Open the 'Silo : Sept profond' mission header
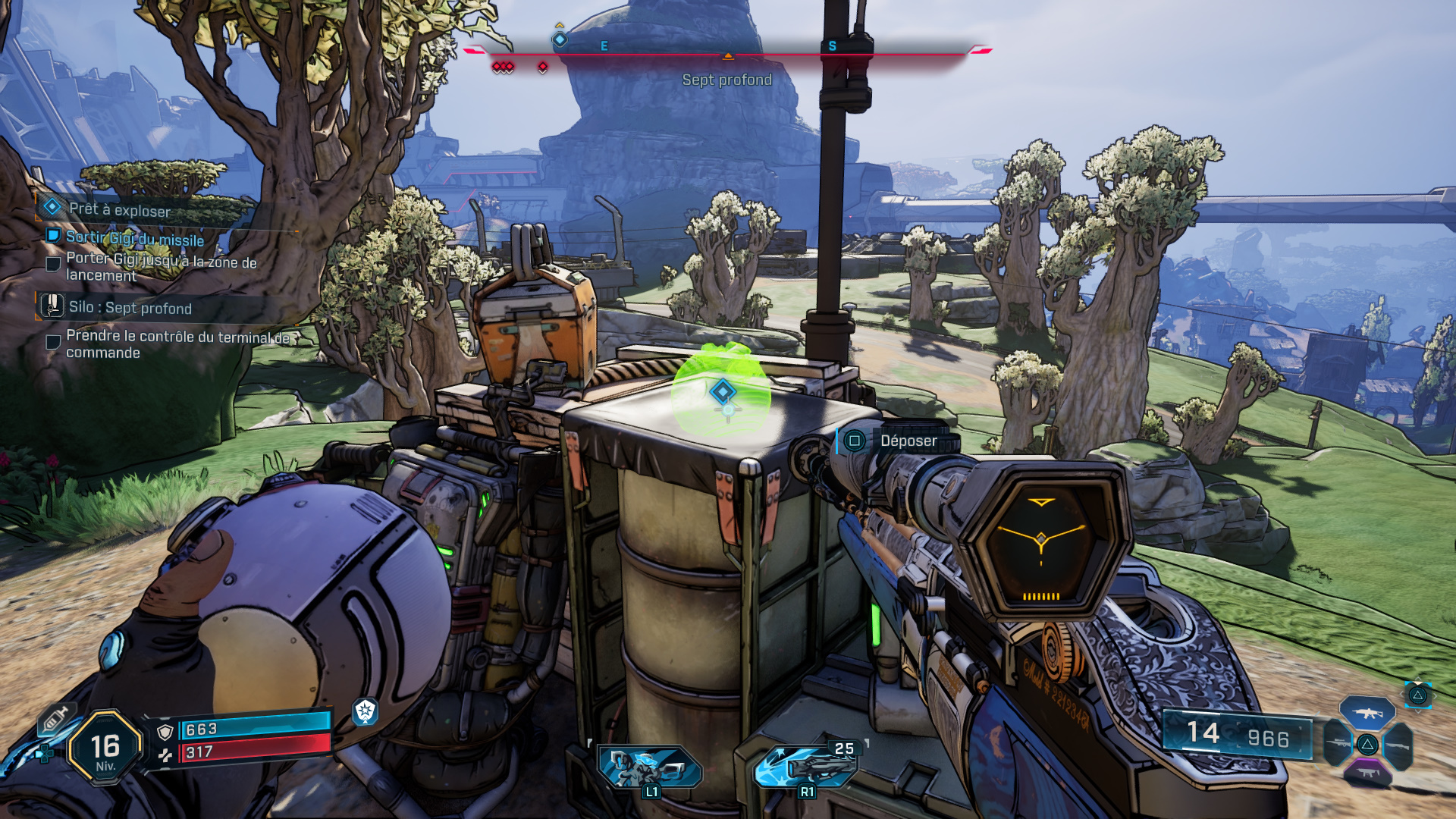The image size is (1456, 819). (130, 307)
